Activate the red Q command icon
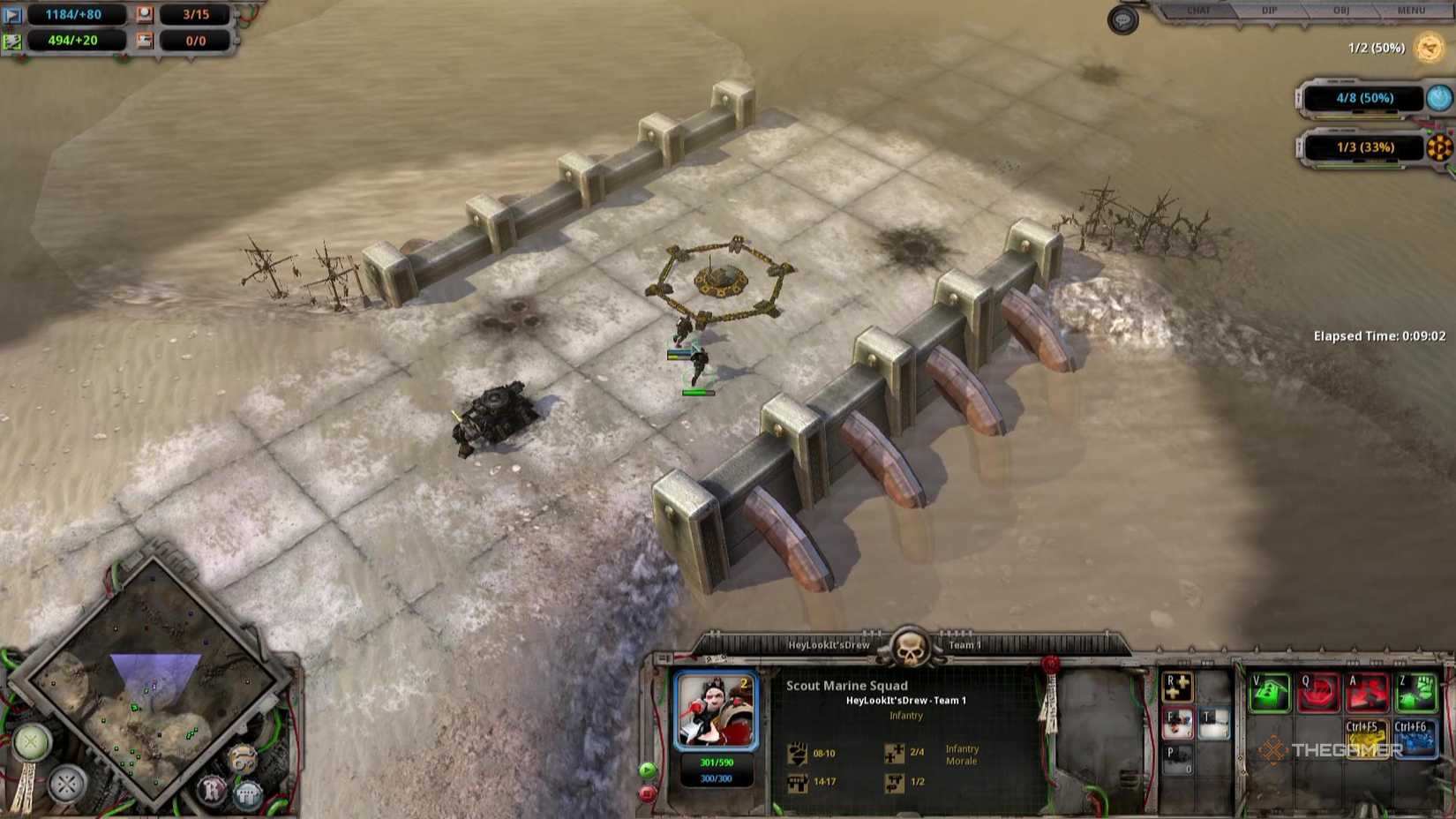 [1318, 693]
